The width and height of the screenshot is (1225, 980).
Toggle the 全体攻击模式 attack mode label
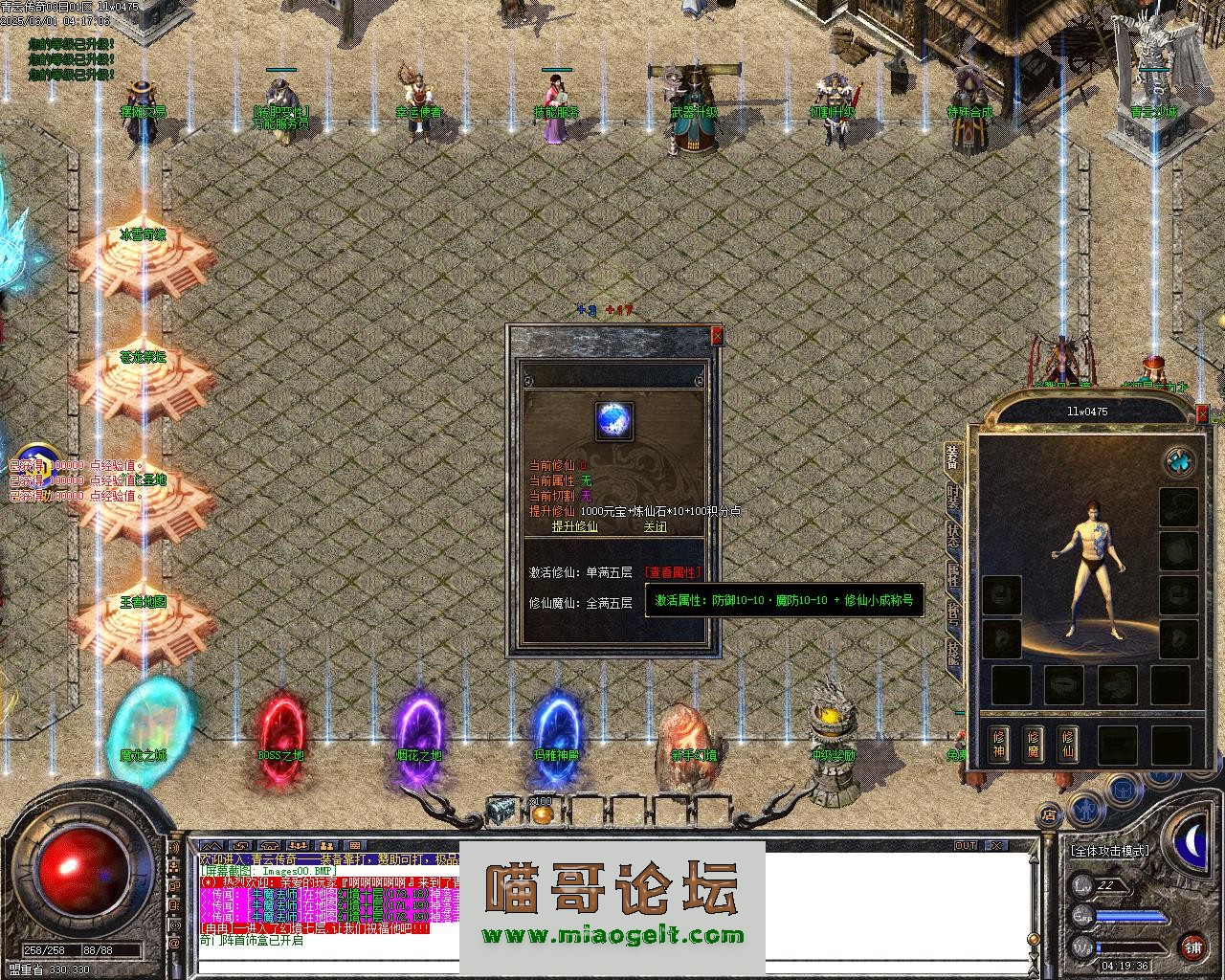[1109, 850]
